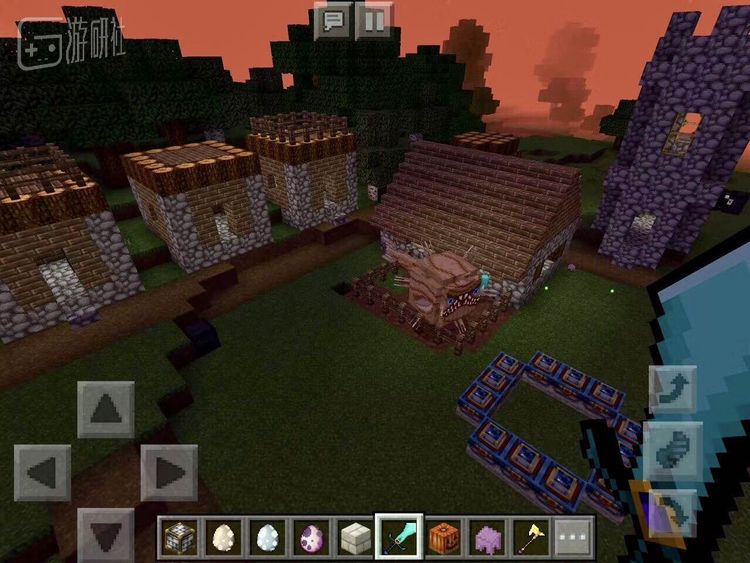Select the stone brick block slot
Screen dimensions: 750x563
(355, 538)
